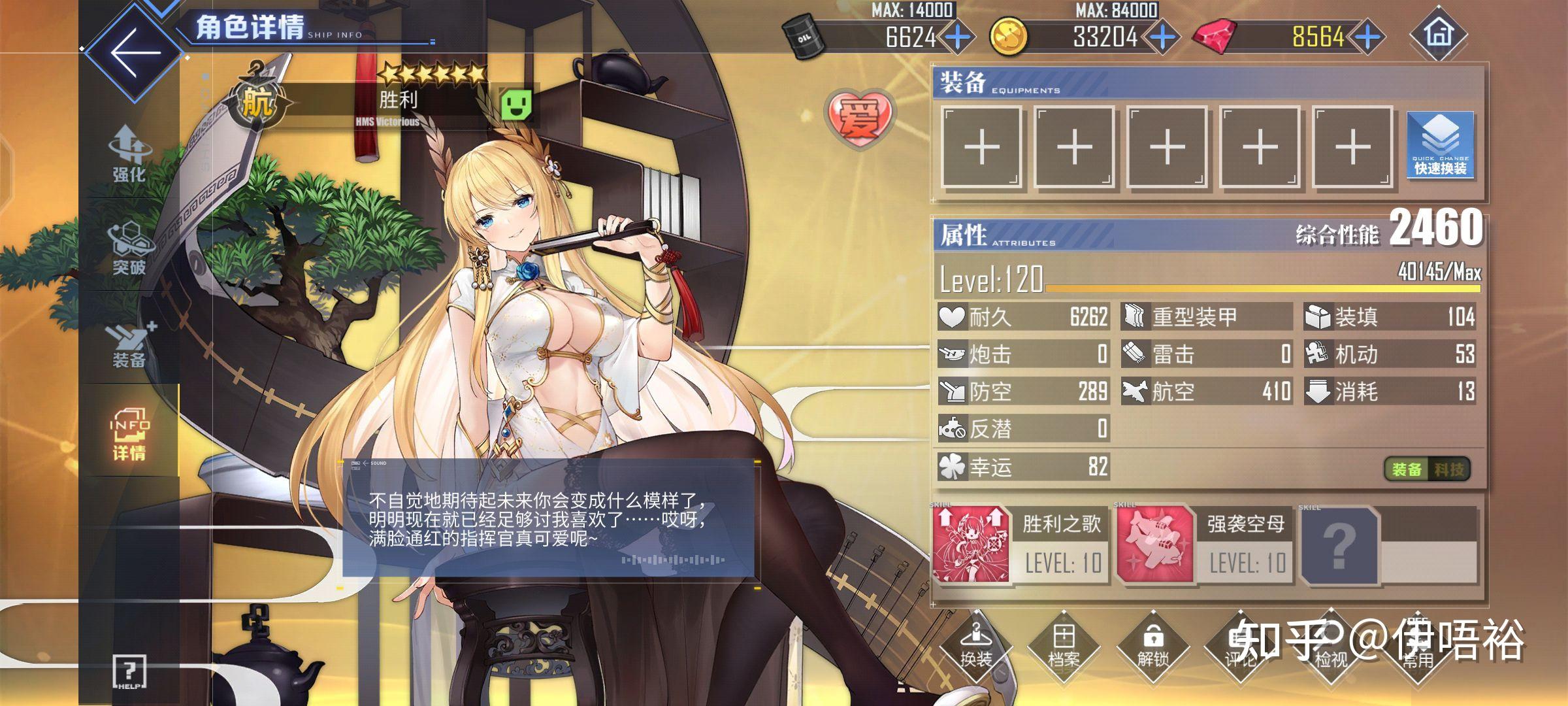Viewport: 1568px width, 706px height.
Task: Add more coins with the plus button
Action: tap(1164, 37)
